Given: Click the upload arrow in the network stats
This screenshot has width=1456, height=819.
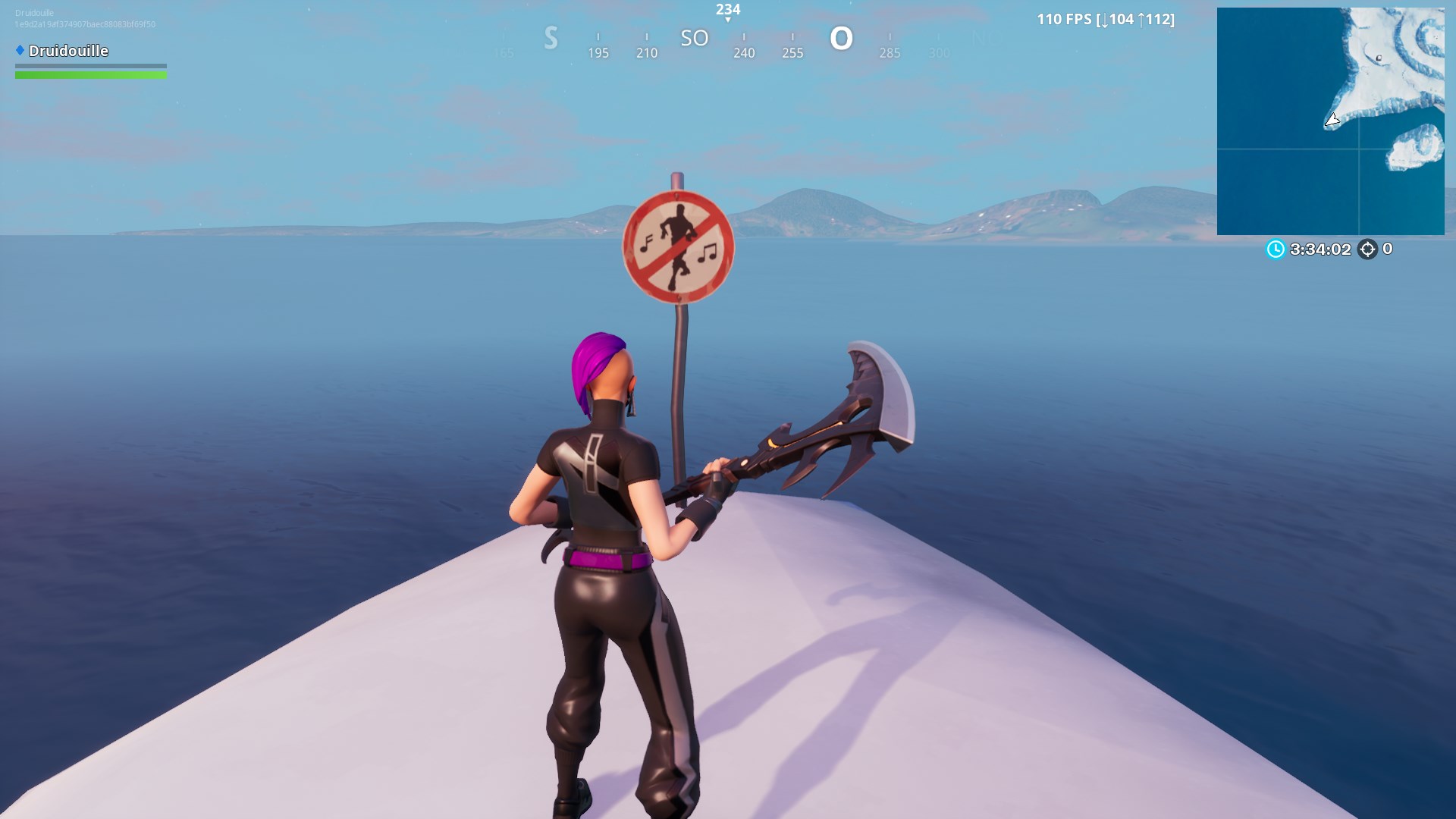Looking at the screenshot, I should tap(1142, 20).
